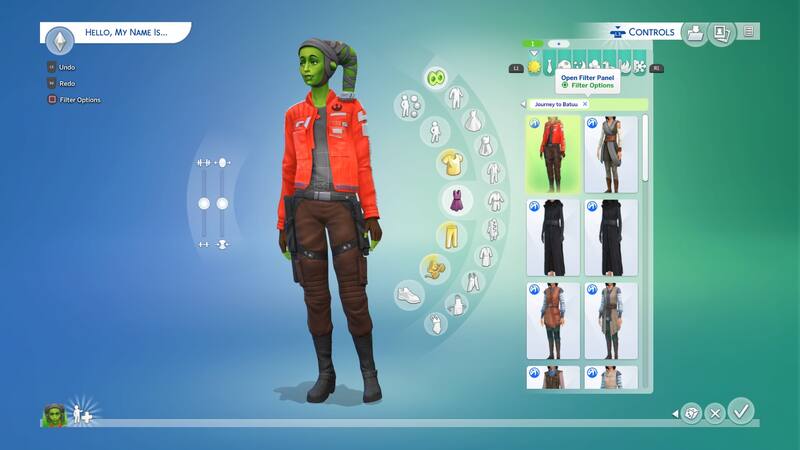Select the green Sim portrait at bottom
The width and height of the screenshot is (800, 450).
(x=53, y=415)
